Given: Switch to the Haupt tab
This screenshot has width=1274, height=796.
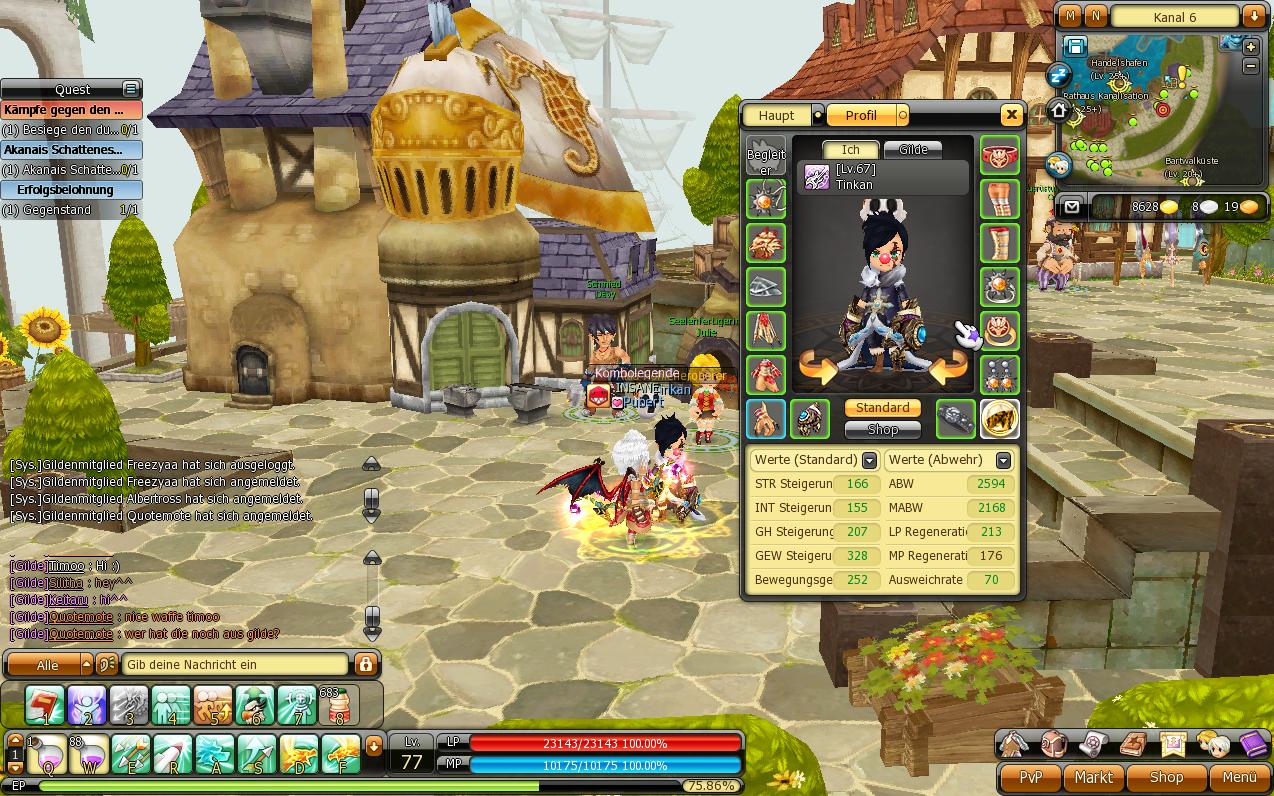Looking at the screenshot, I should [777, 116].
